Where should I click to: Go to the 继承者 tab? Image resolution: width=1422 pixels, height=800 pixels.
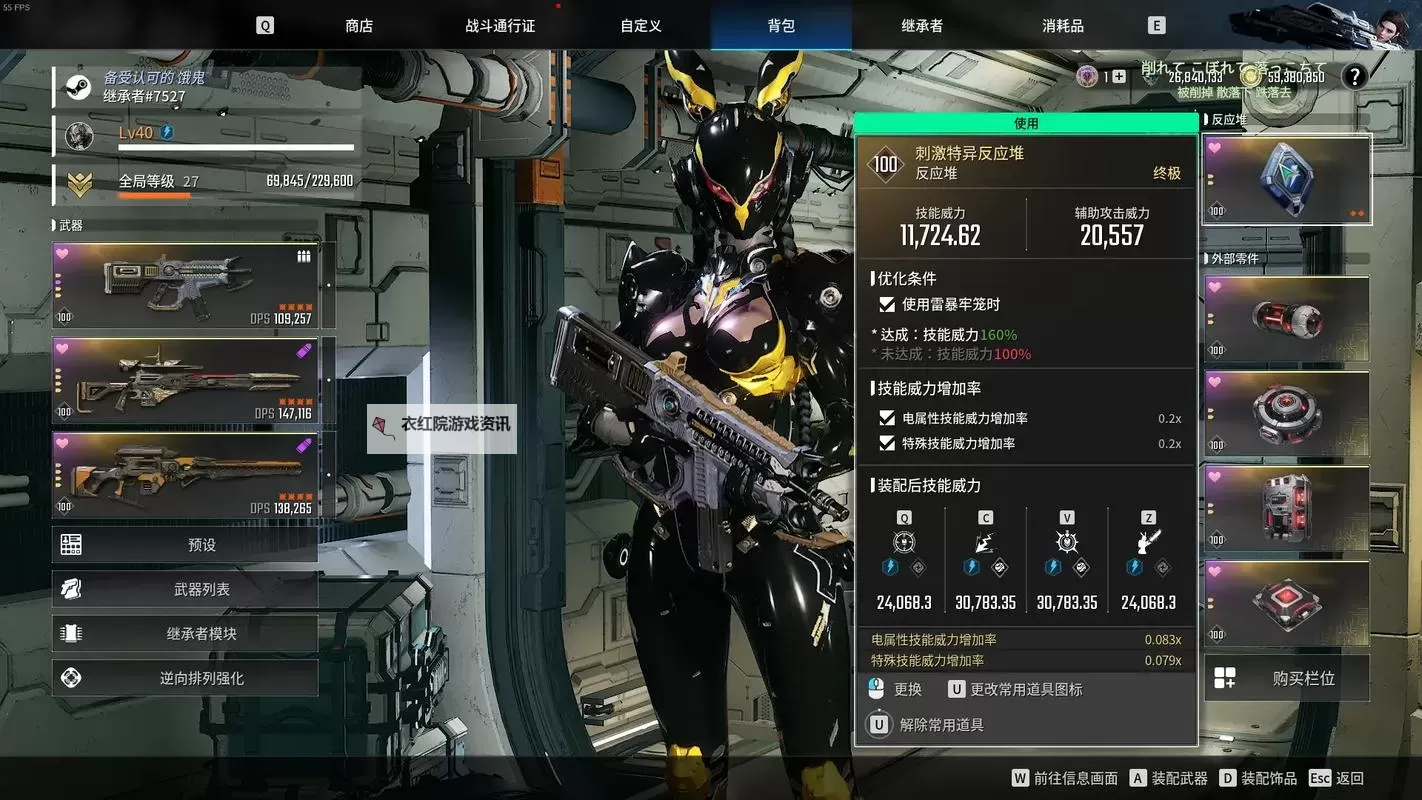click(x=922, y=26)
